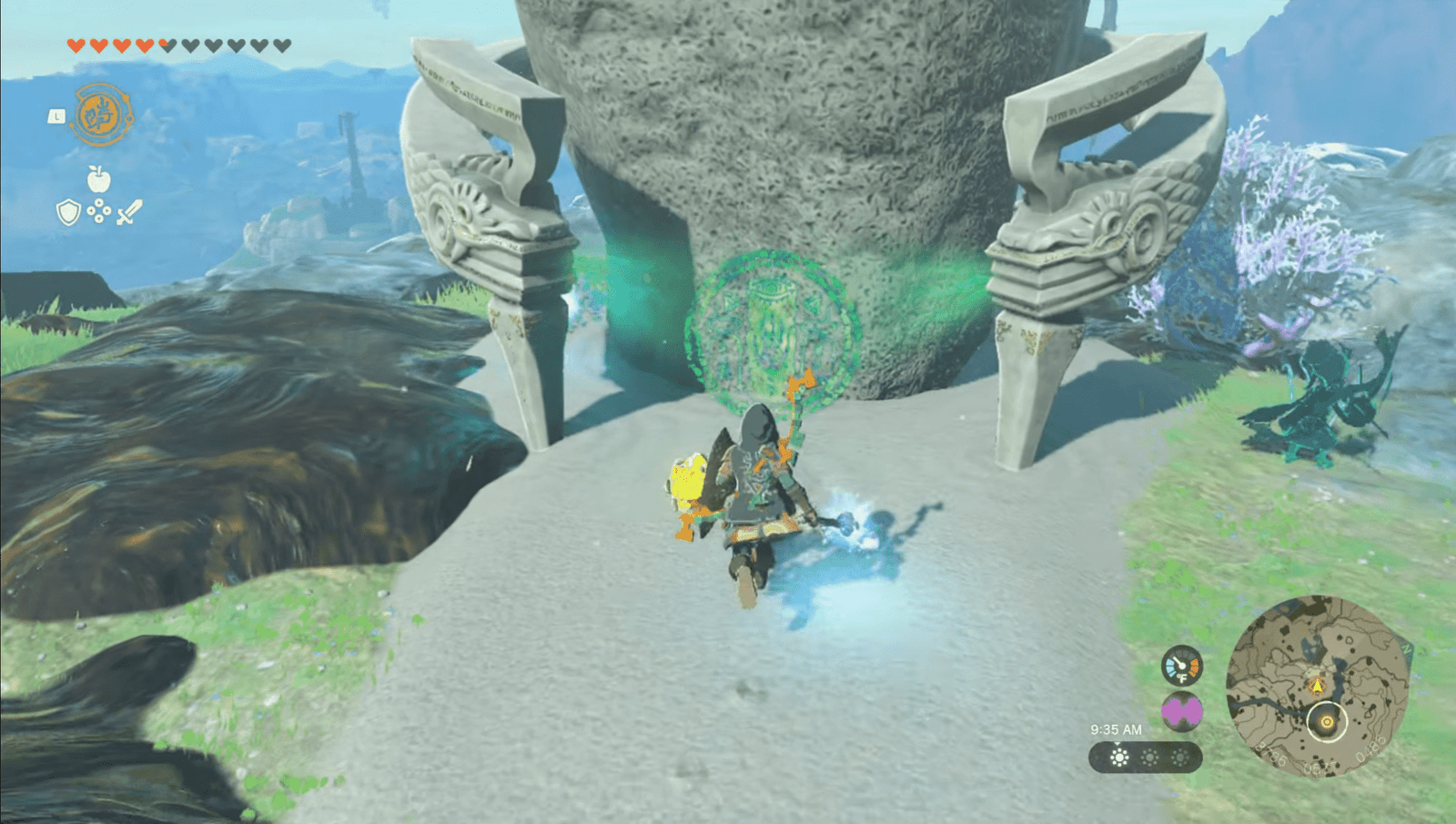Click the yellow player arrow on the minimap

pos(1316,685)
